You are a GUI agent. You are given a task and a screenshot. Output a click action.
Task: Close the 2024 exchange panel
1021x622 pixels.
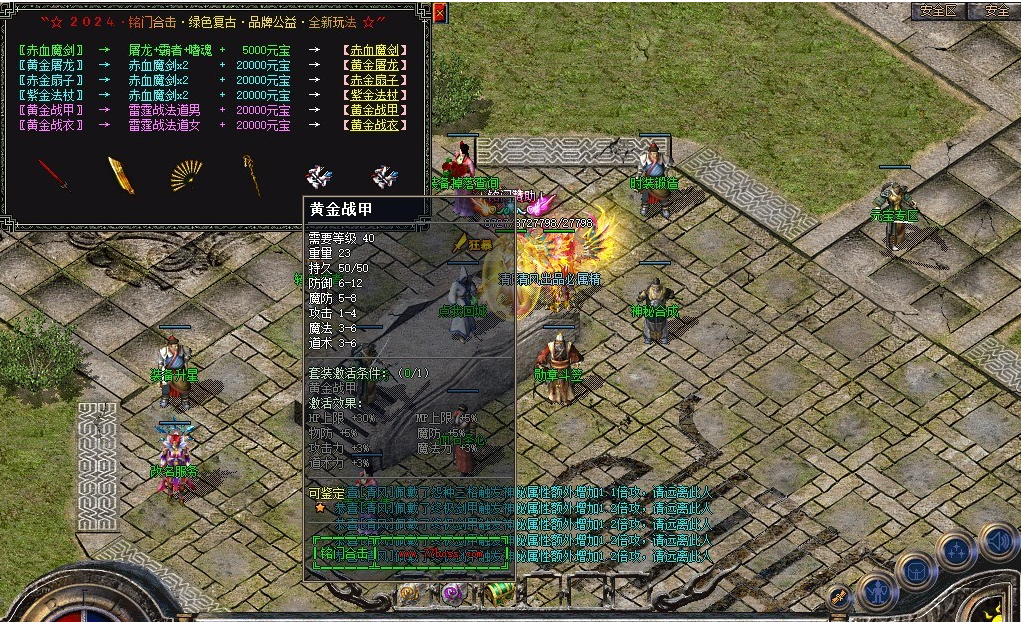click(441, 14)
